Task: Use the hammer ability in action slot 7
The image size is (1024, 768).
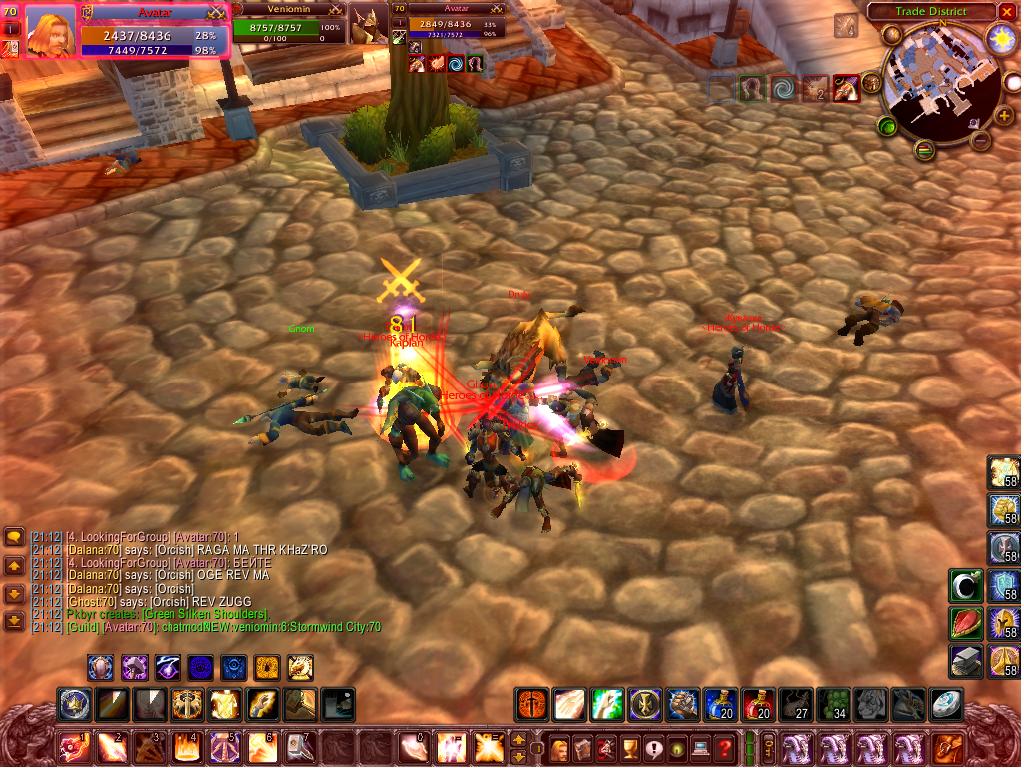Action: click(298, 747)
